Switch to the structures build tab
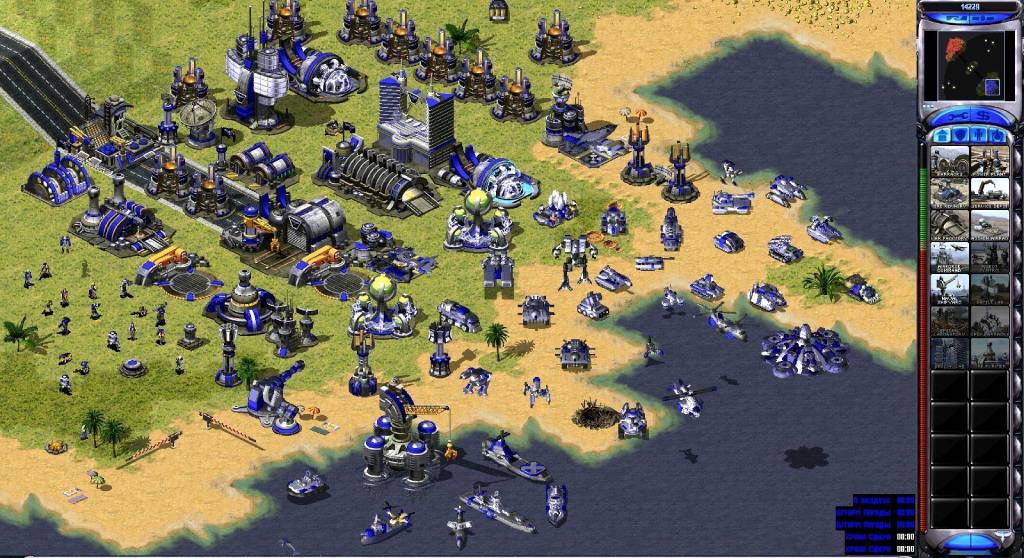The width and height of the screenshot is (1024, 558). pyautogui.click(x=943, y=135)
